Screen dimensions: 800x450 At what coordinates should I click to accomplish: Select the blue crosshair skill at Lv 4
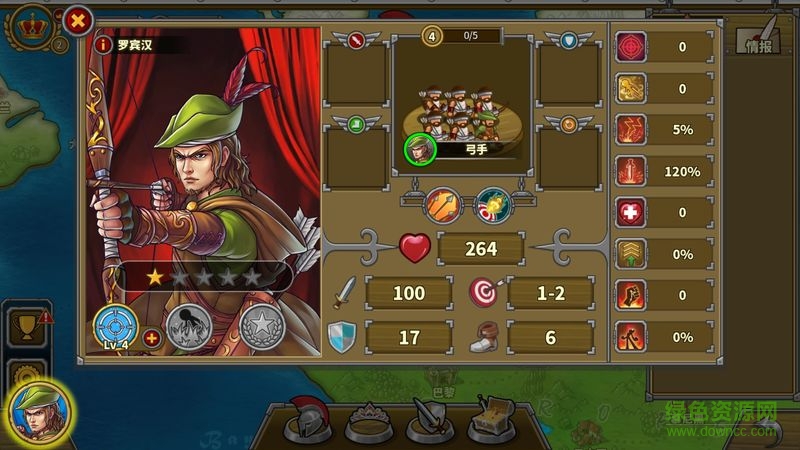coord(115,326)
